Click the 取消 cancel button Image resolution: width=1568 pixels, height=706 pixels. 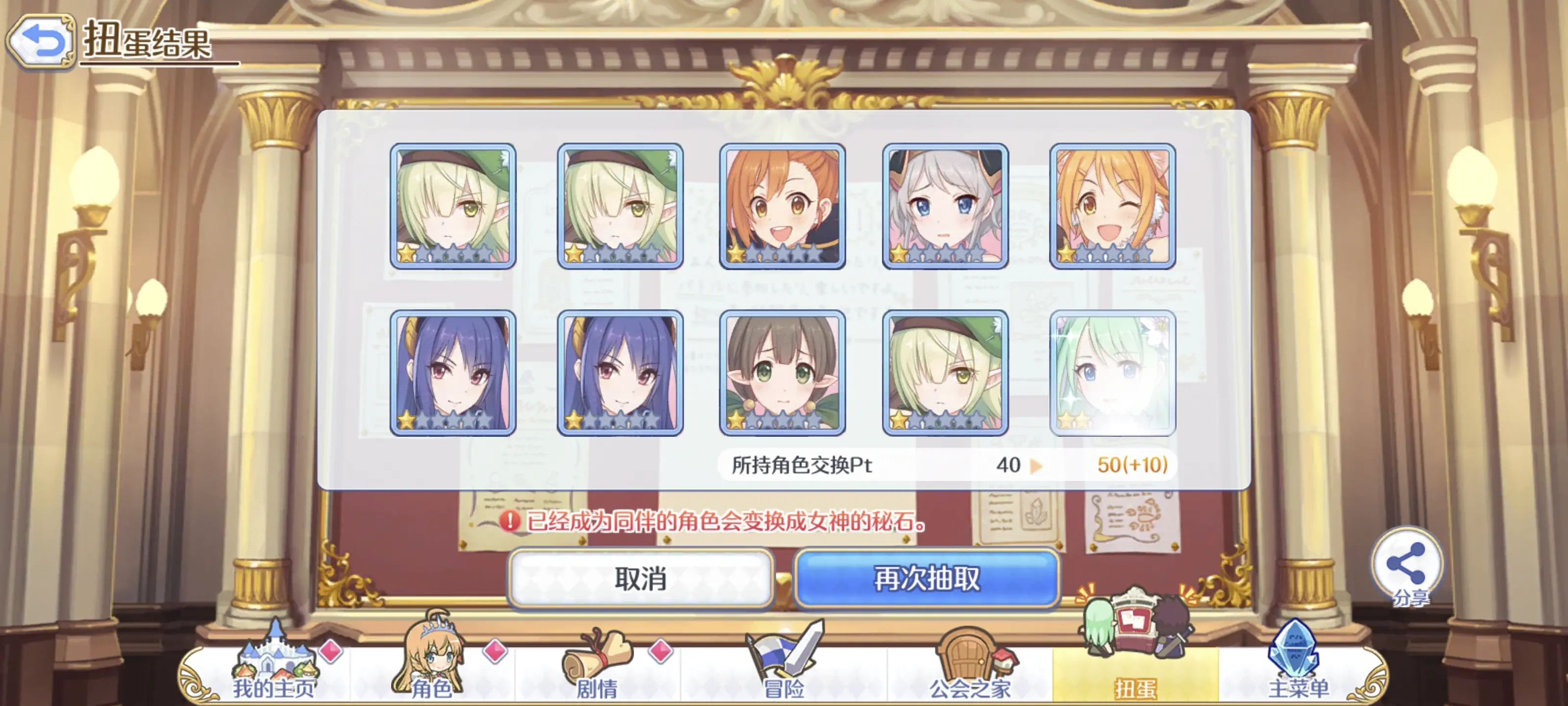click(x=640, y=578)
